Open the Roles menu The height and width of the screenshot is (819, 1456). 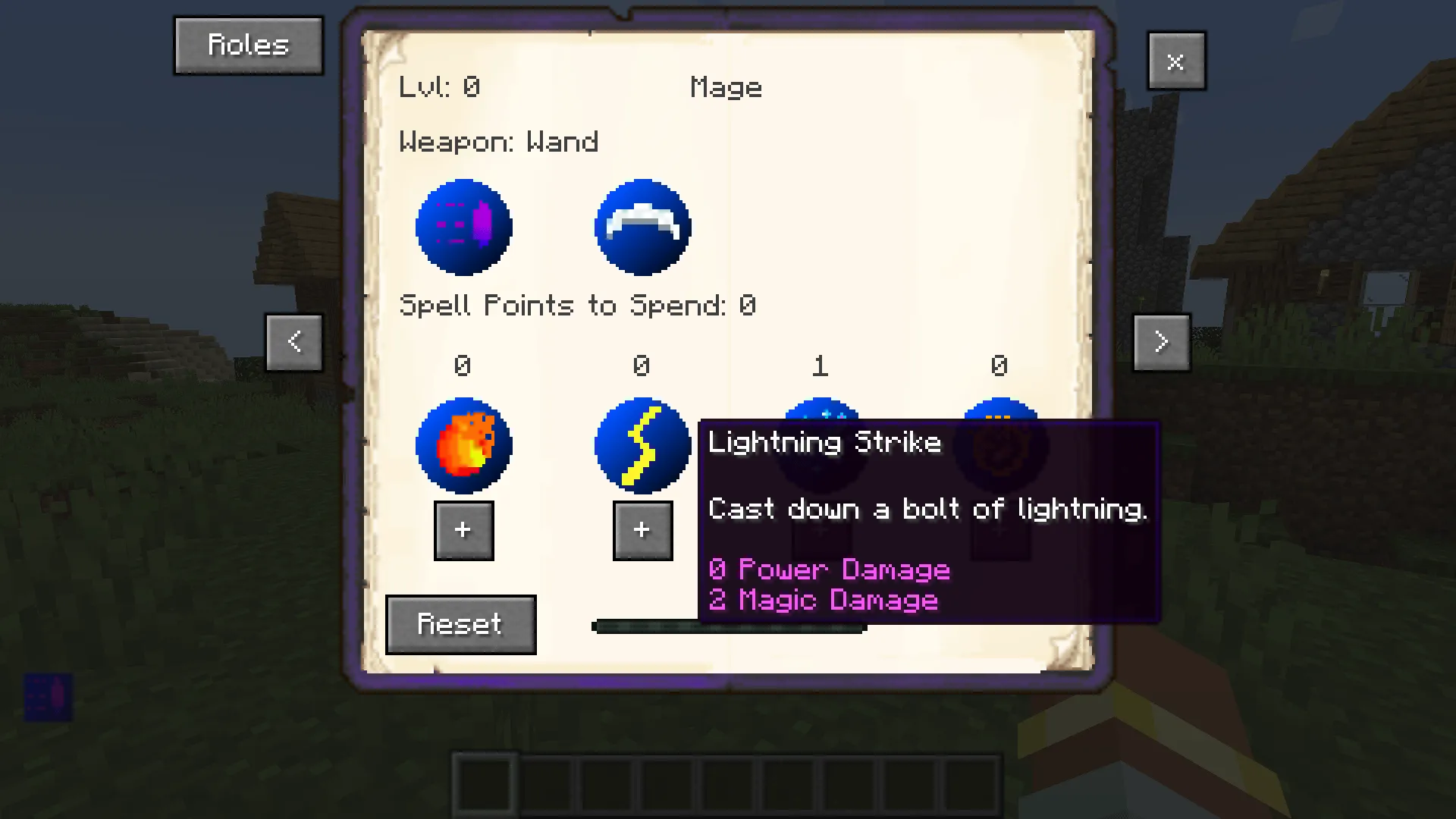(x=248, y=45)
